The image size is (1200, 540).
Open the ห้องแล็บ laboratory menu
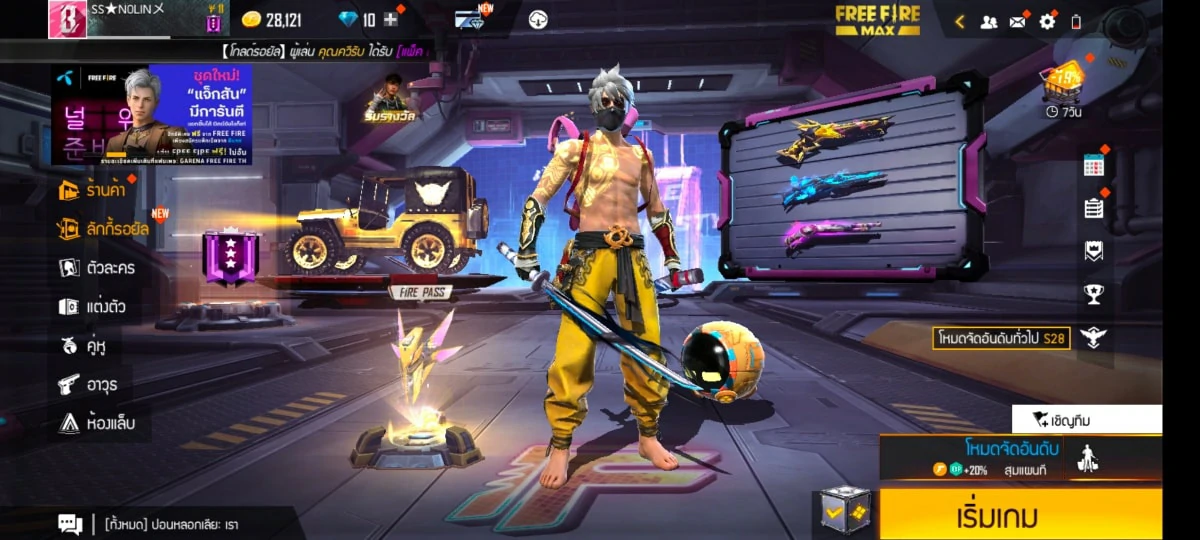(x=96, y=423)
